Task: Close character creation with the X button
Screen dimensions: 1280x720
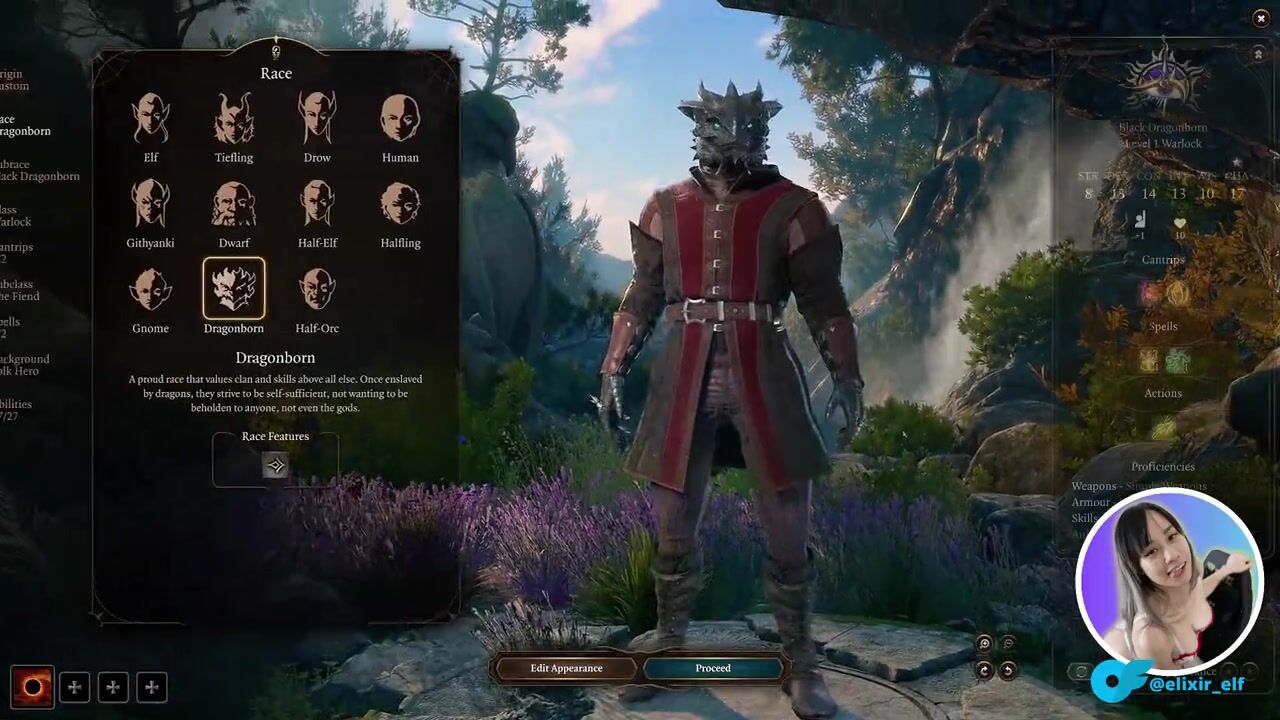Action: tap(1260, 19)
